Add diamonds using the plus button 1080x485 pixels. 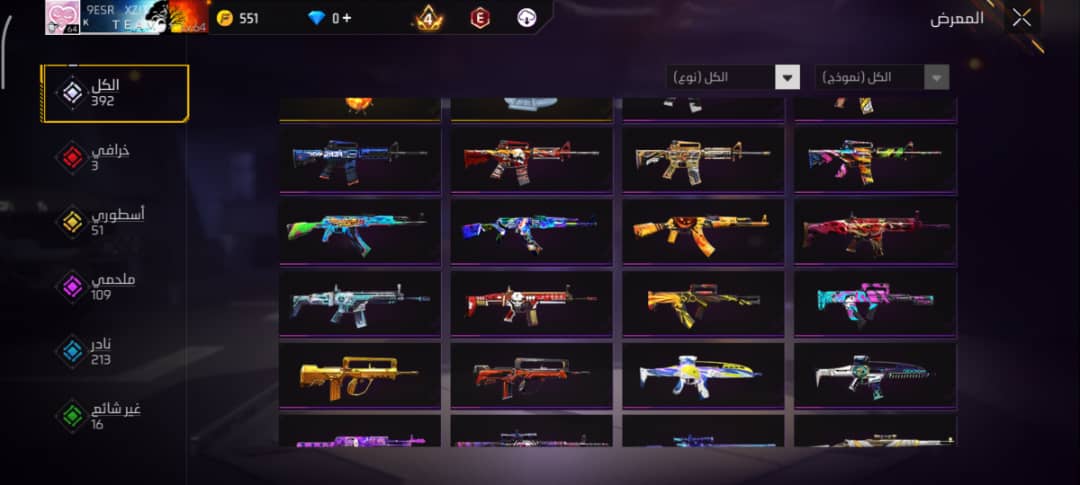(x=346, y=18)
